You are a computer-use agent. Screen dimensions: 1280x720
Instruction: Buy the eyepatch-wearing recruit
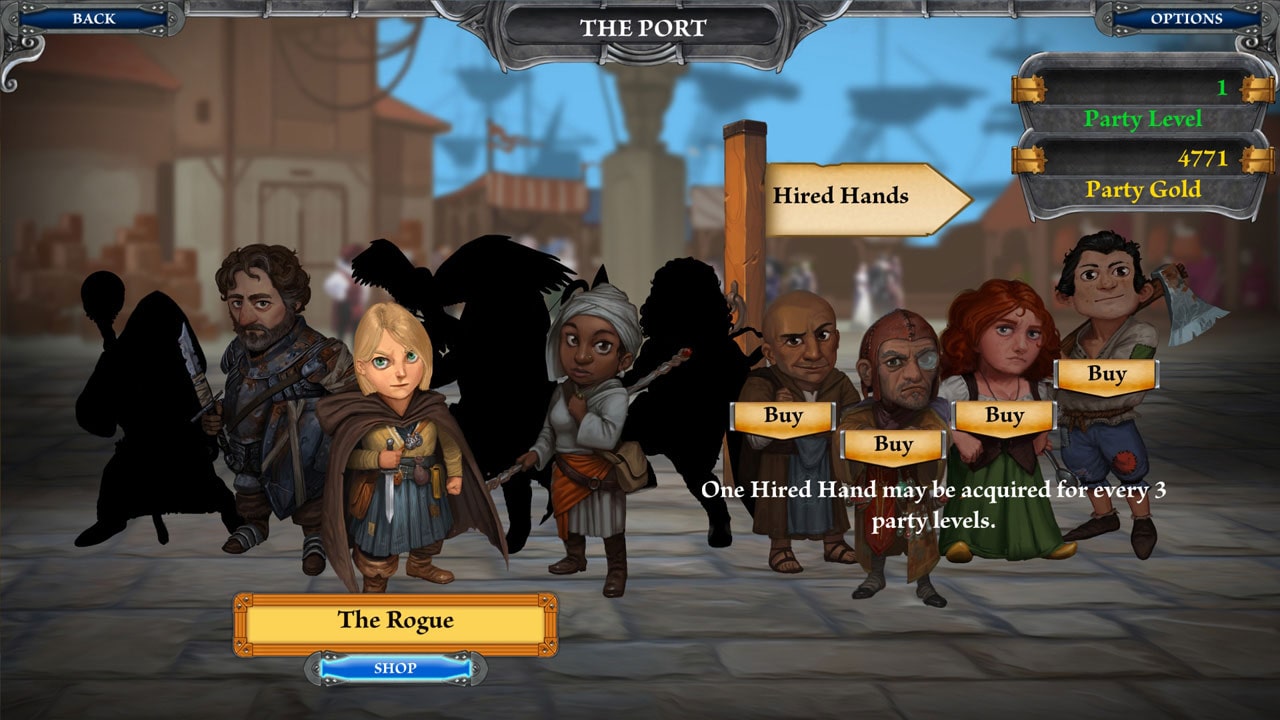[893, 444]
